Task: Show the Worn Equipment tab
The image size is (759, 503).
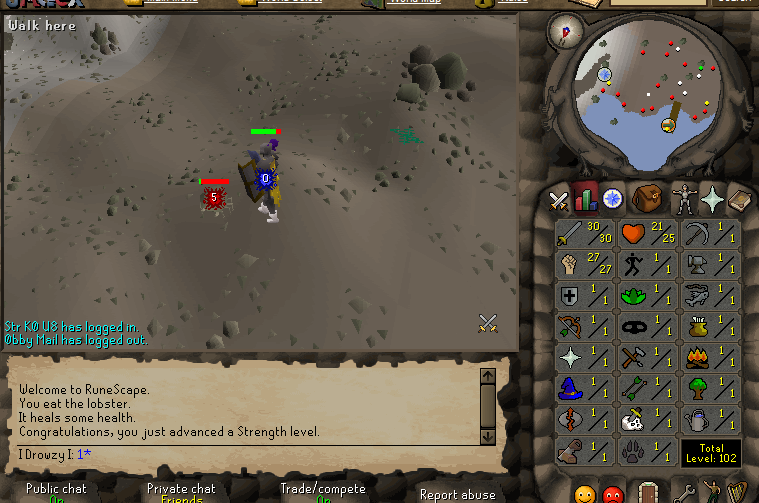Action: click(684, 198)
